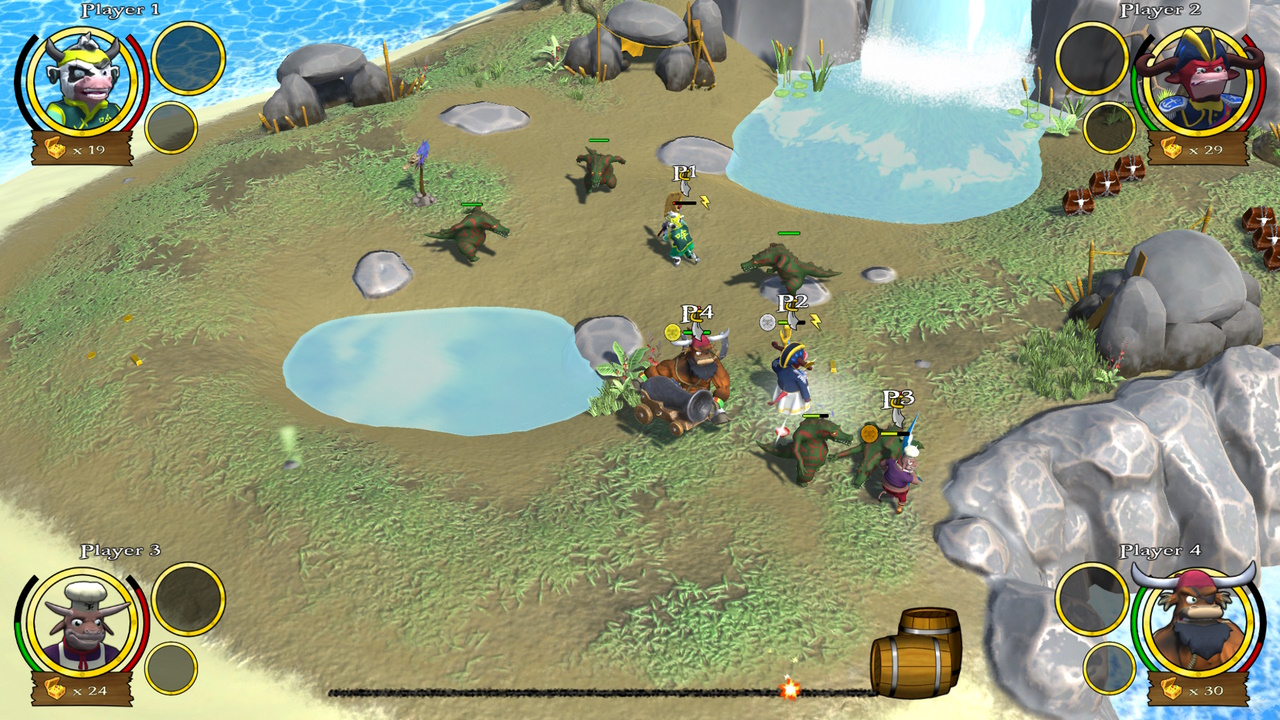1280x720 pixels.
Task: Click the gold coin icon beside the P3 tag
Action: tap(867, 436)
